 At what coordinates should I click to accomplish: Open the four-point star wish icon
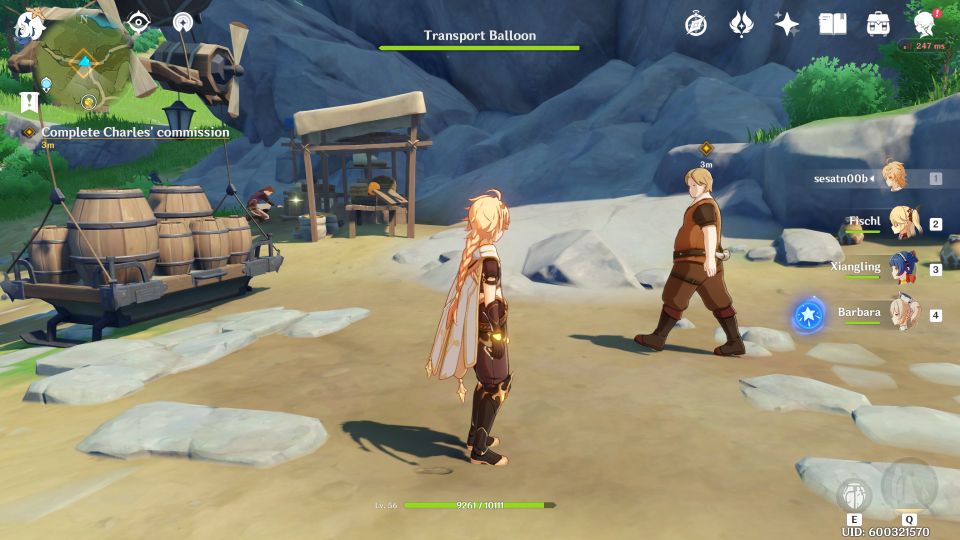(787, 24)
